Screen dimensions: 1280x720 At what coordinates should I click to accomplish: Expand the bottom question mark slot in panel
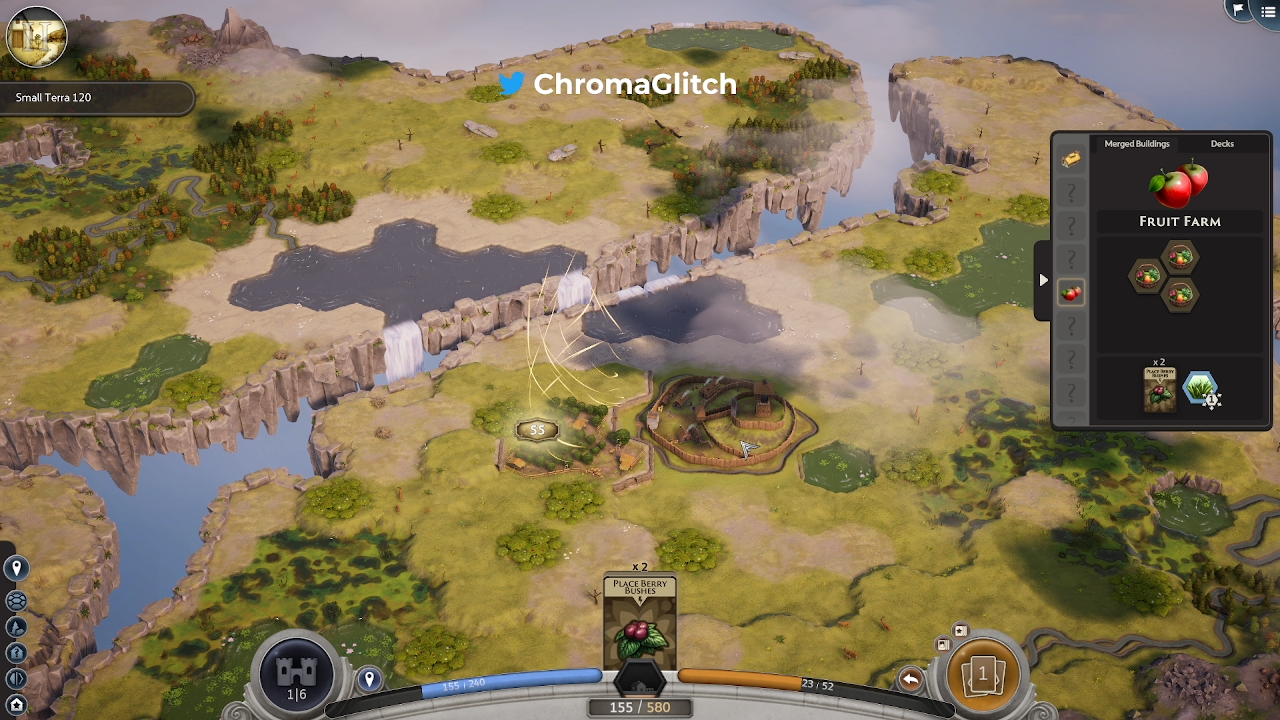[1071, 392]
